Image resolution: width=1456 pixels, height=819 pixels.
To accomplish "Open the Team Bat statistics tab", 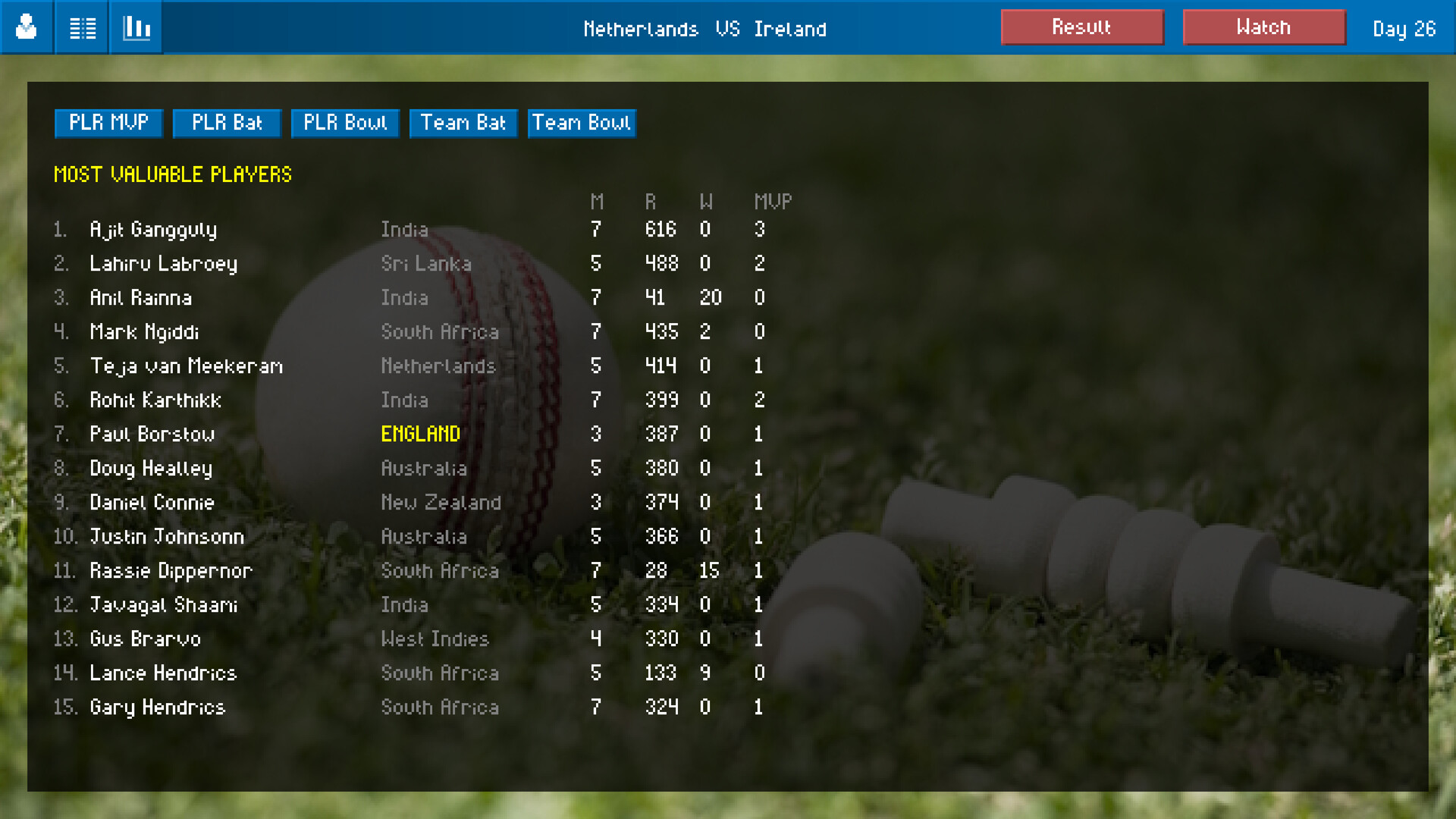I will [x=463, y=123].
